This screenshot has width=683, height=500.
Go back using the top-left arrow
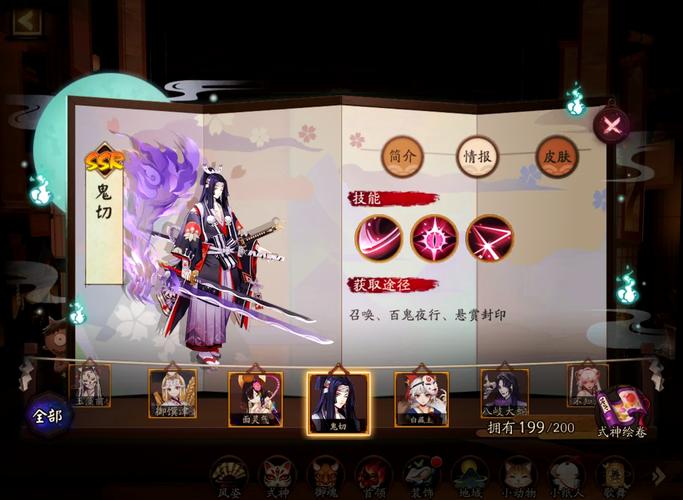[x=27, y=21]
